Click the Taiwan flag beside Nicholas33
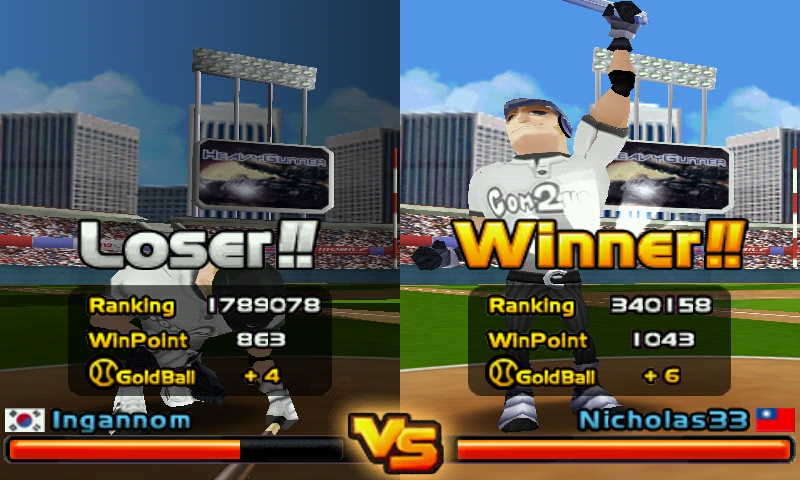This screenshot has width=800, height=480. [x=775, y=420]
